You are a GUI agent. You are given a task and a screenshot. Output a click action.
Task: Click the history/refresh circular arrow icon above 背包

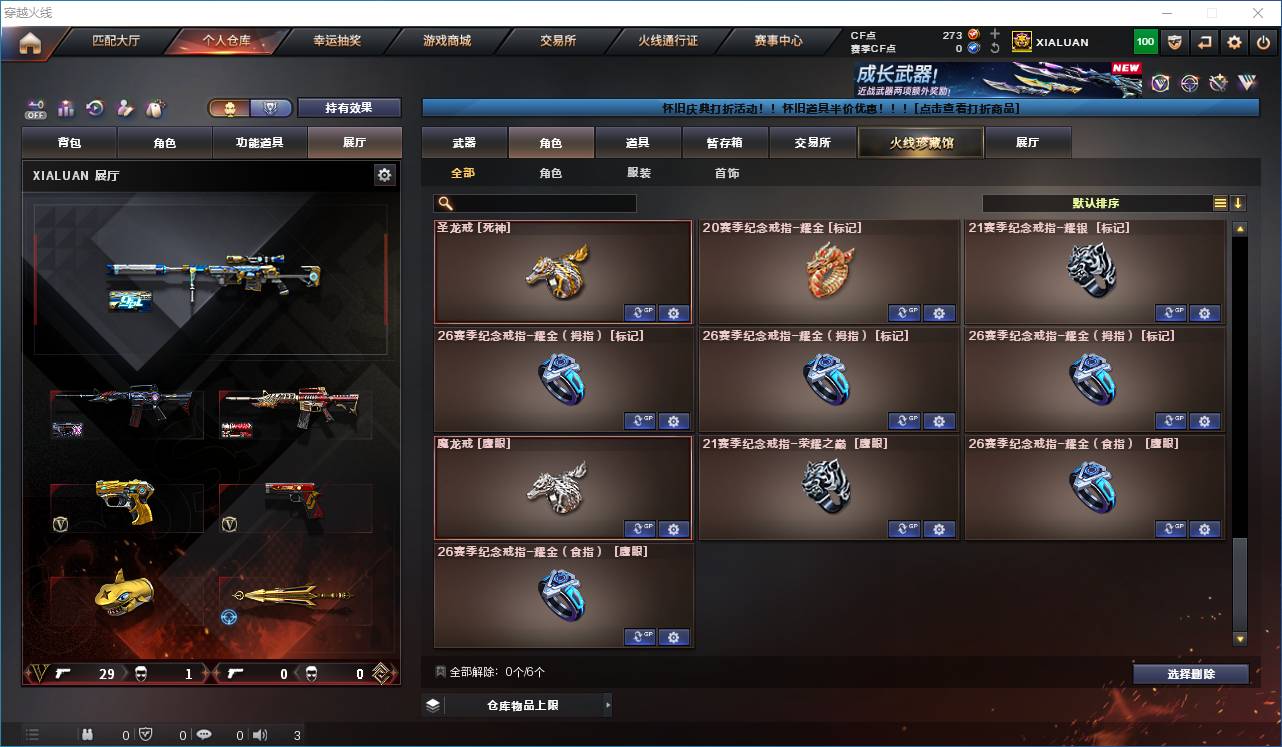[93, 107]
